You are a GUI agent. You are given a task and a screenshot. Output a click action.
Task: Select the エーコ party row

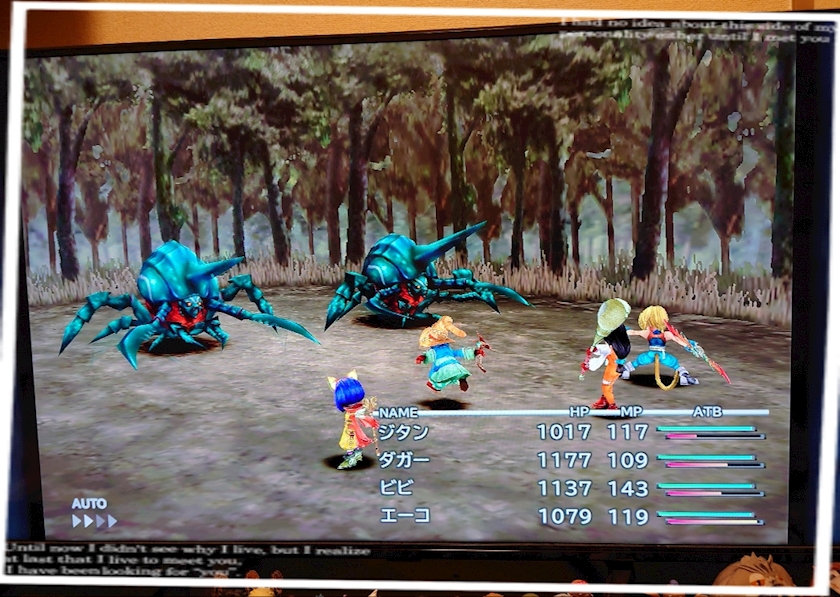405,516
